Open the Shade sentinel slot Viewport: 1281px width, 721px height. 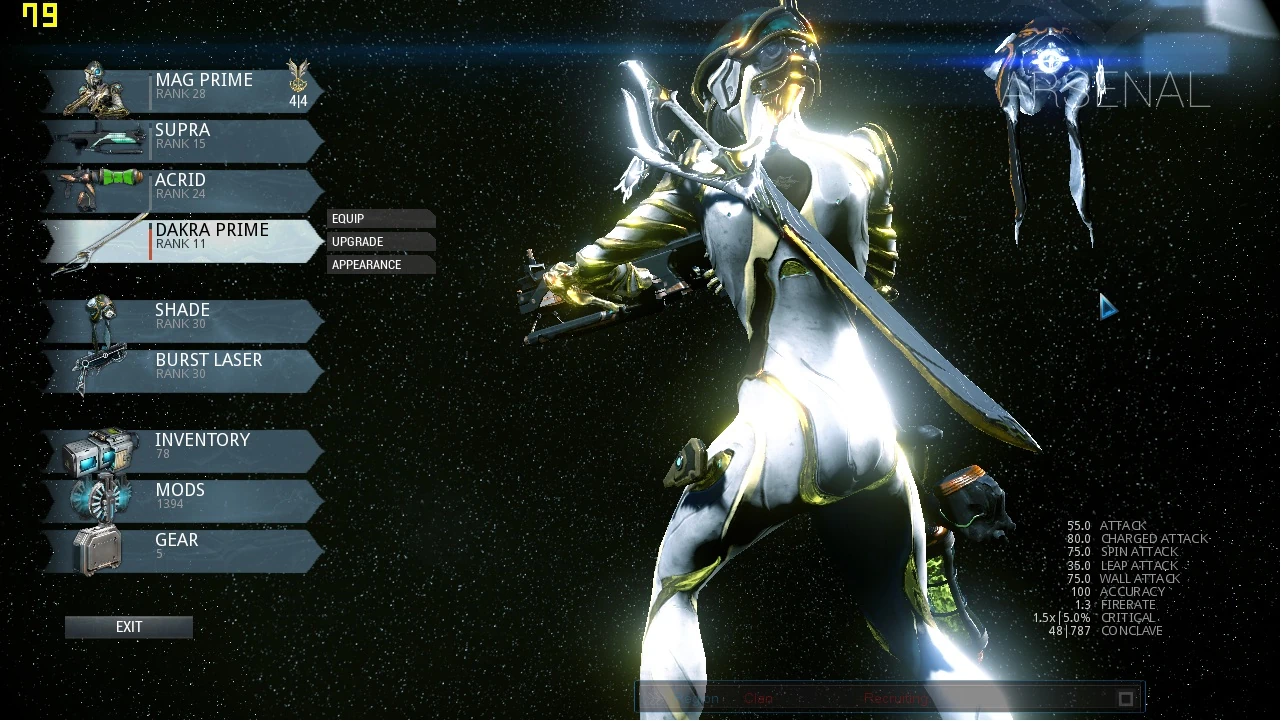click(x=185, y=320)
